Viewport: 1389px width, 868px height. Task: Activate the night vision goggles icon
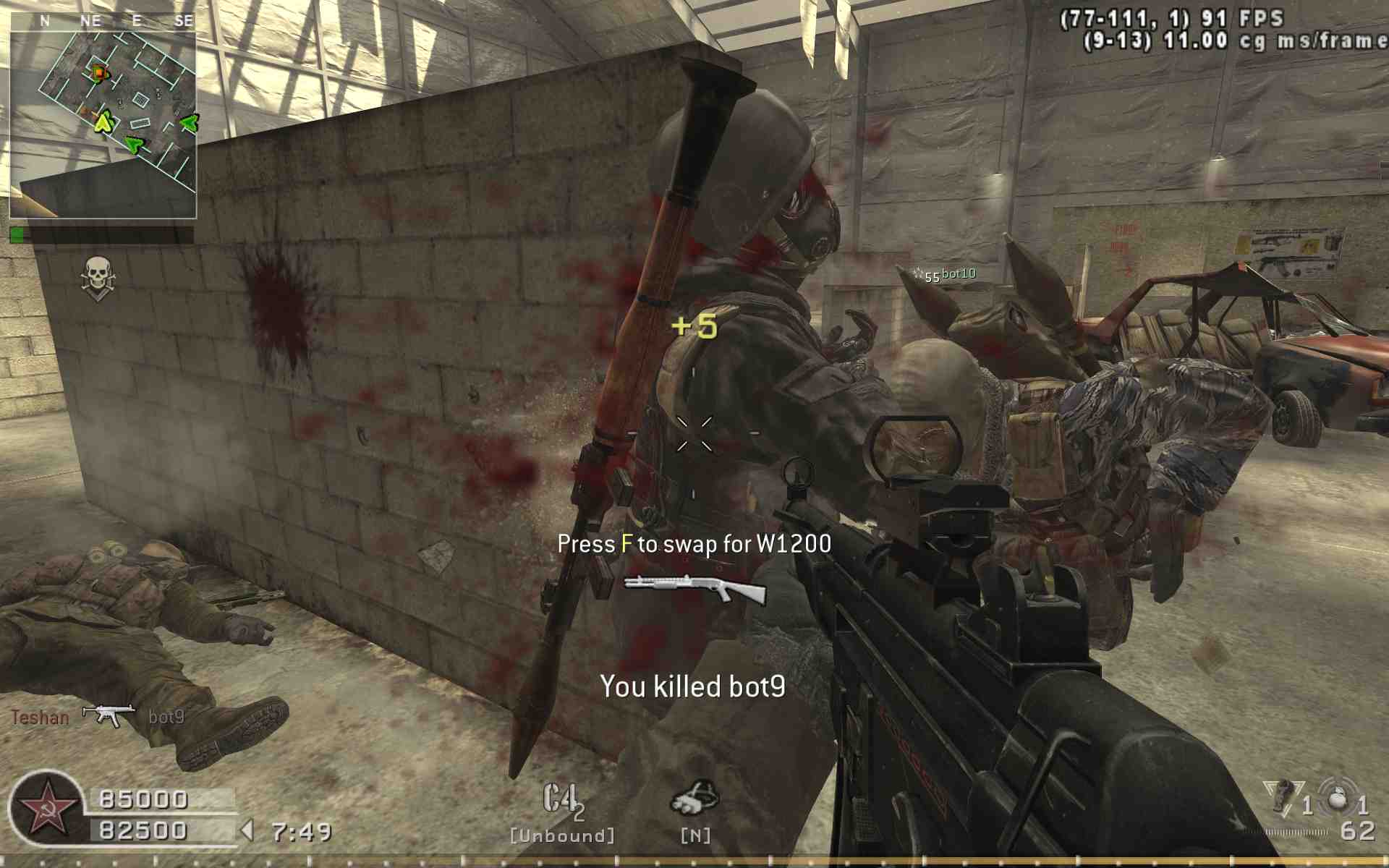[695, 799]
